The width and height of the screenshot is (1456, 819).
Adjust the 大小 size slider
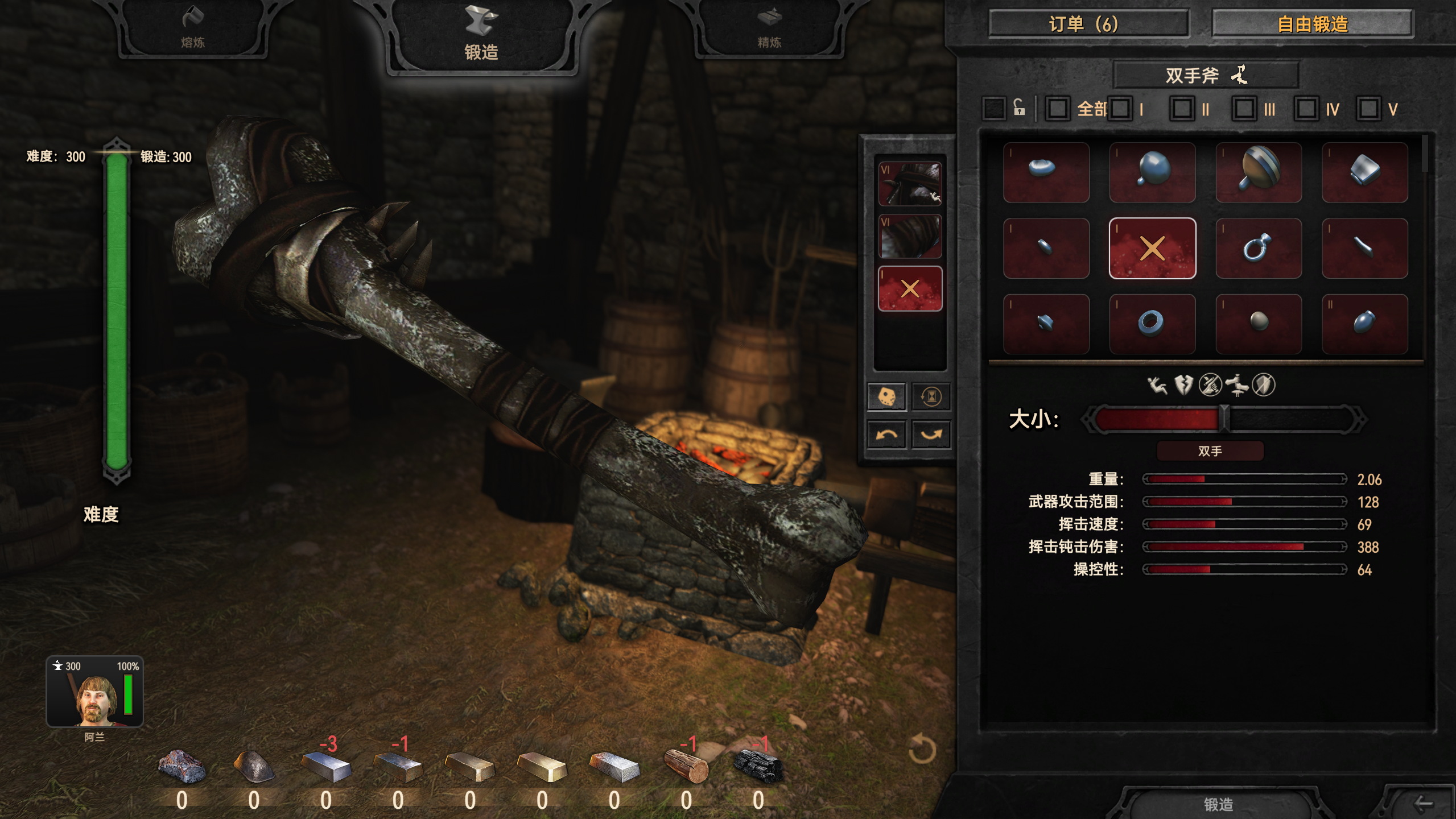[x=1224, y=419]
